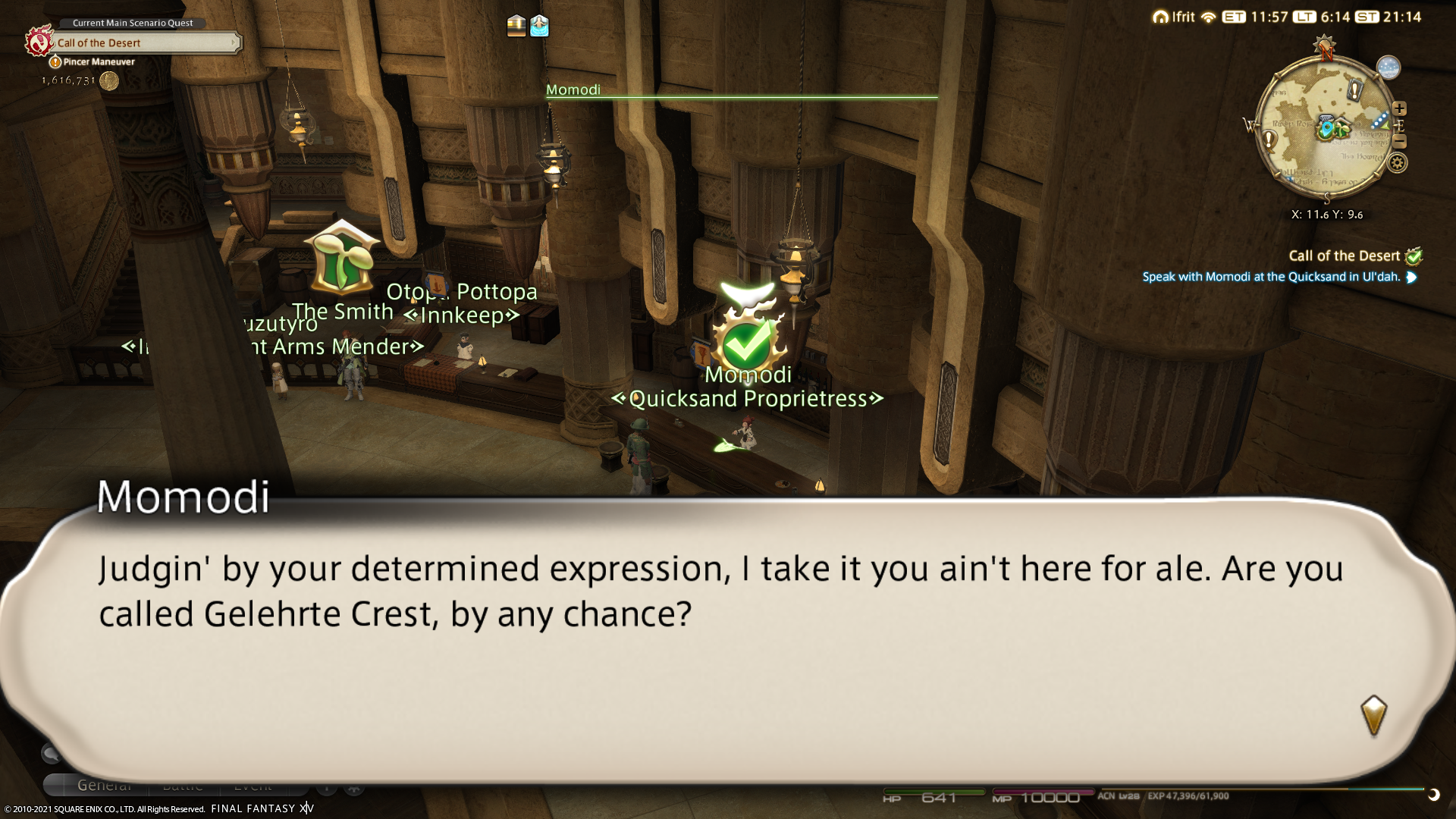Click the Speak with Momodi objective text
The width and height of the screenshot is (1456, 819).
[x=1271, y=277]
